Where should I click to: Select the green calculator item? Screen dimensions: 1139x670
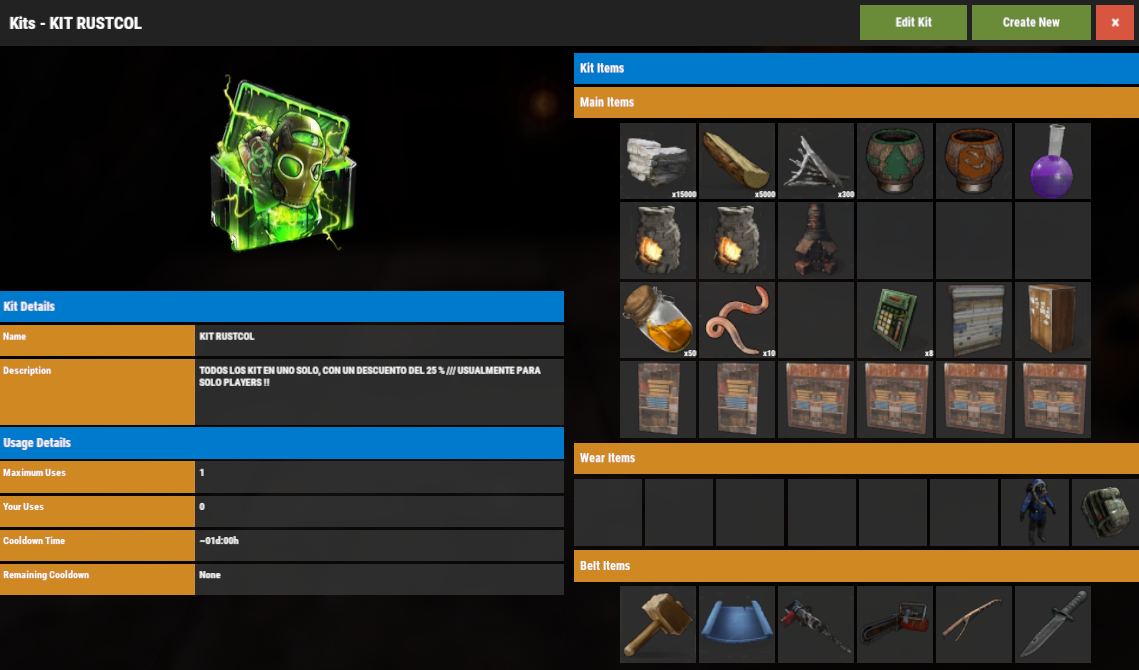[895, 320]
